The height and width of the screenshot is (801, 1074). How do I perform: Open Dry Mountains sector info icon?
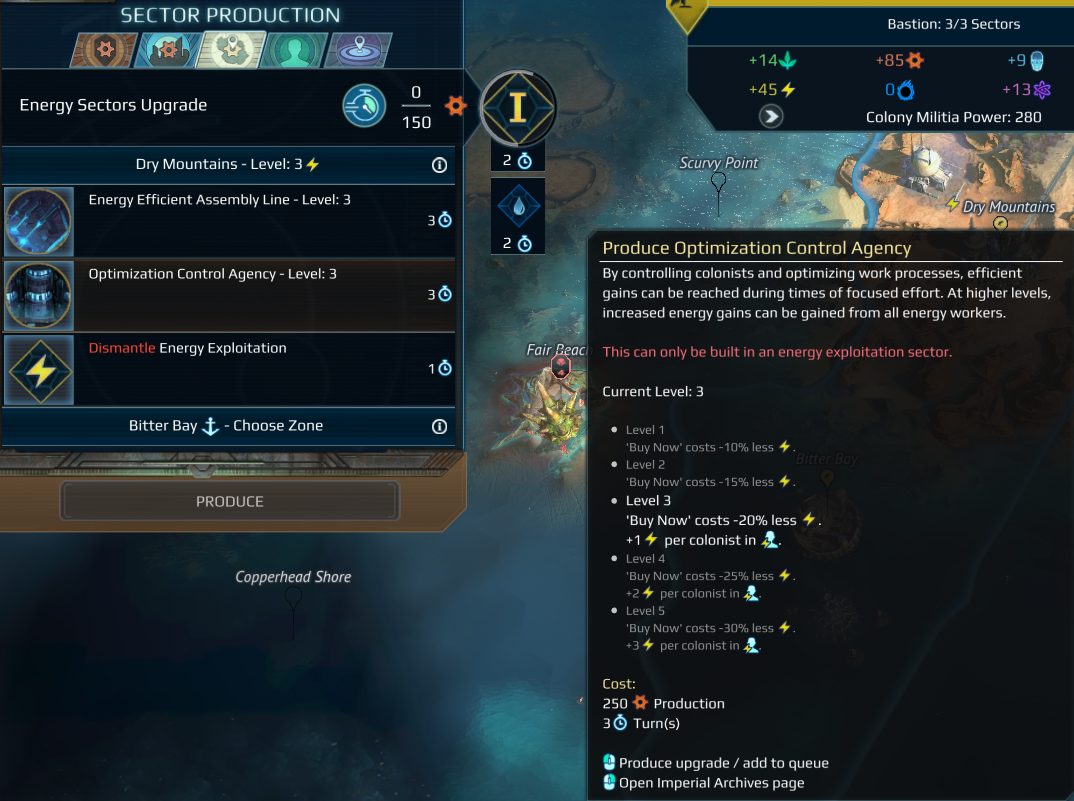click(439, 165)
